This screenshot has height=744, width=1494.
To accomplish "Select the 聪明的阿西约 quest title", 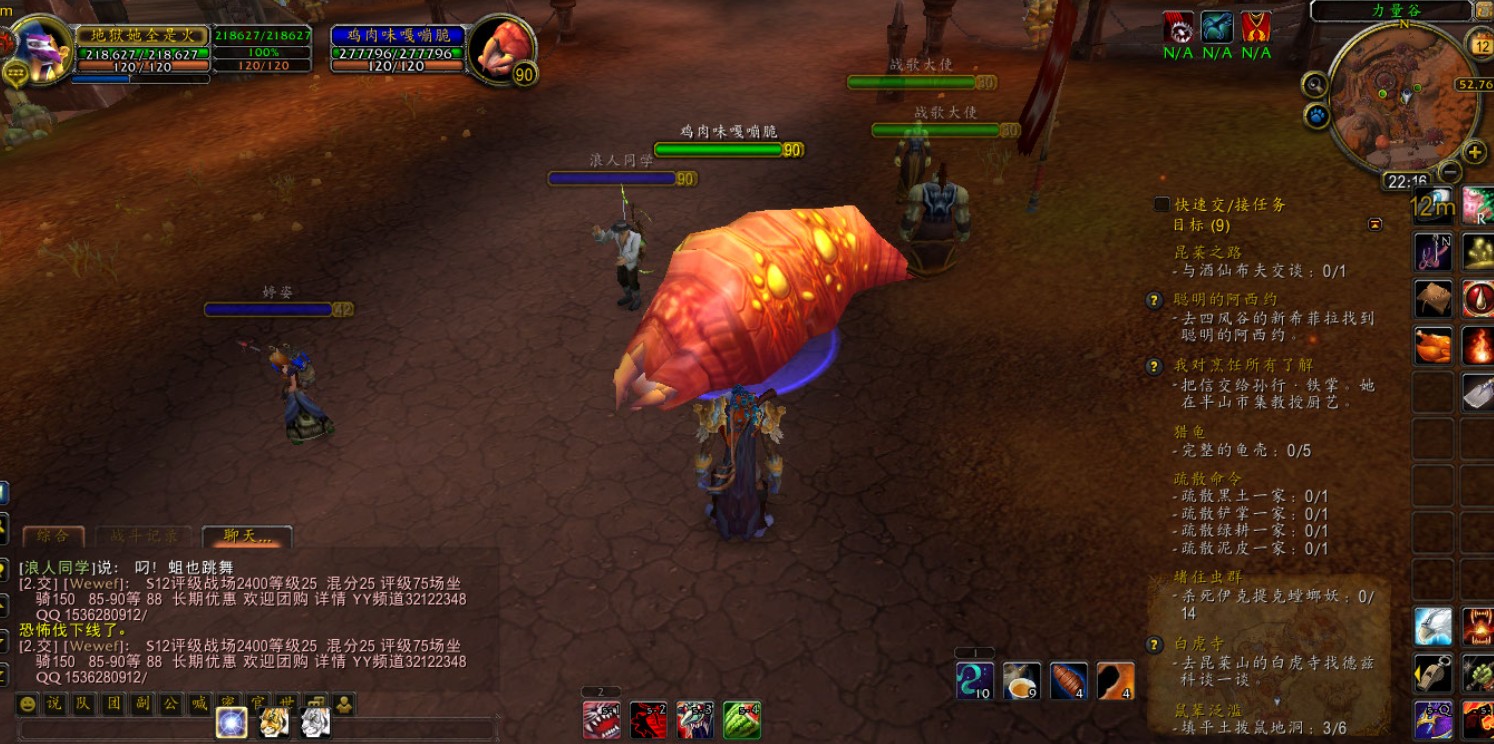I will pyautogui.click(x=1225, y=299).
